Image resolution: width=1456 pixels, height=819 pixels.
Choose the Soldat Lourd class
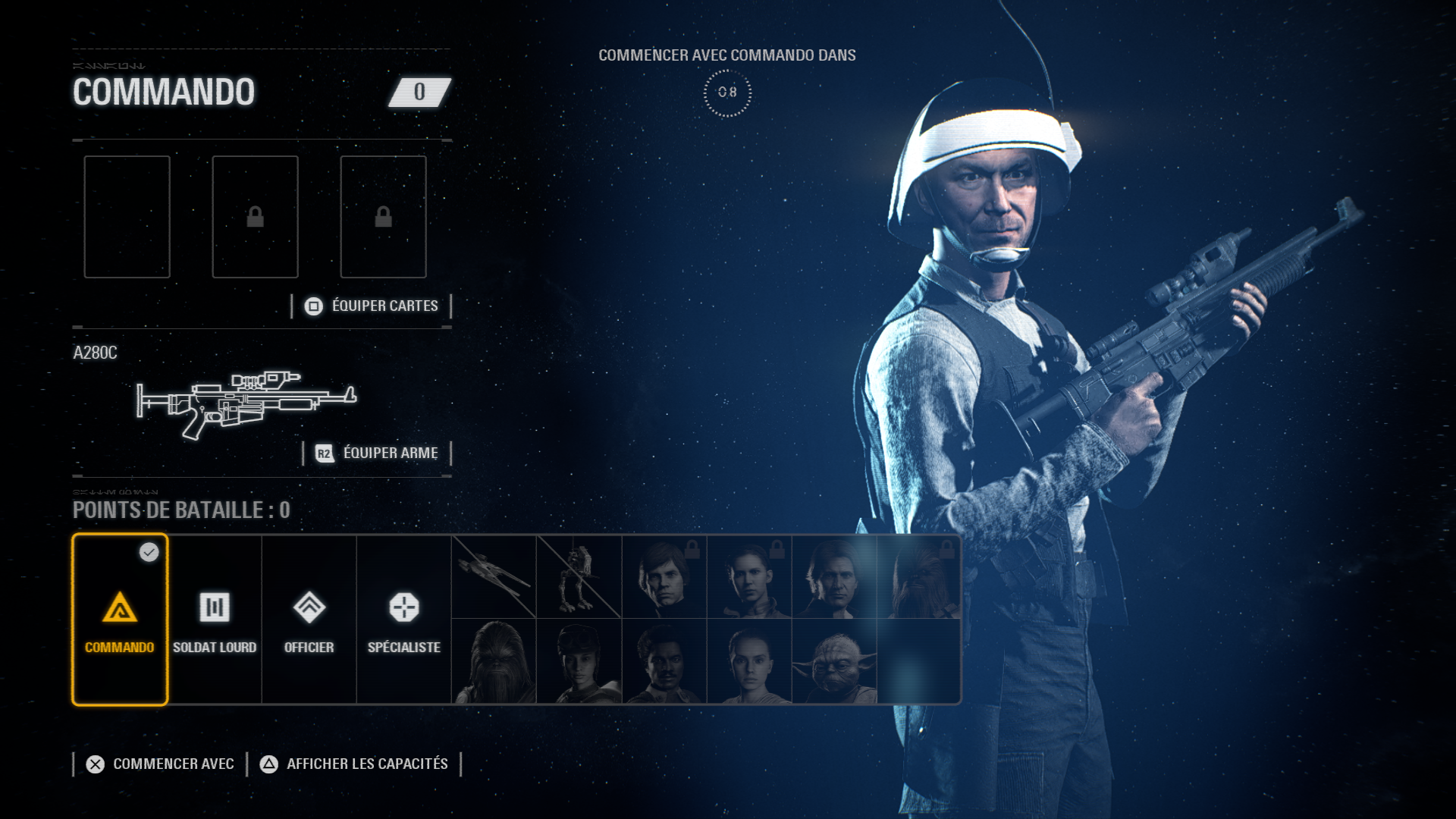click(215, 620)
